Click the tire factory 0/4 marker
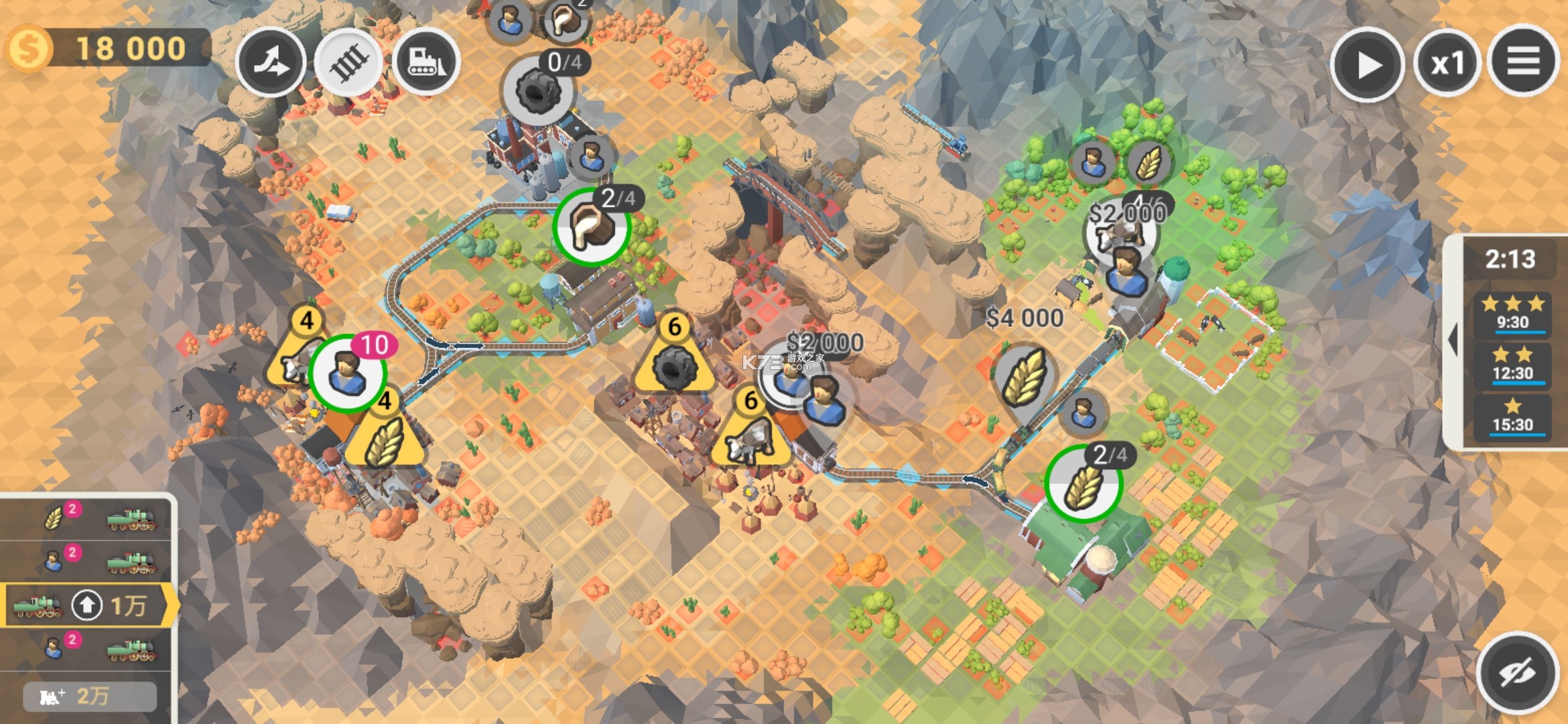Screen dimensions: 1568x724 point(538,90)
